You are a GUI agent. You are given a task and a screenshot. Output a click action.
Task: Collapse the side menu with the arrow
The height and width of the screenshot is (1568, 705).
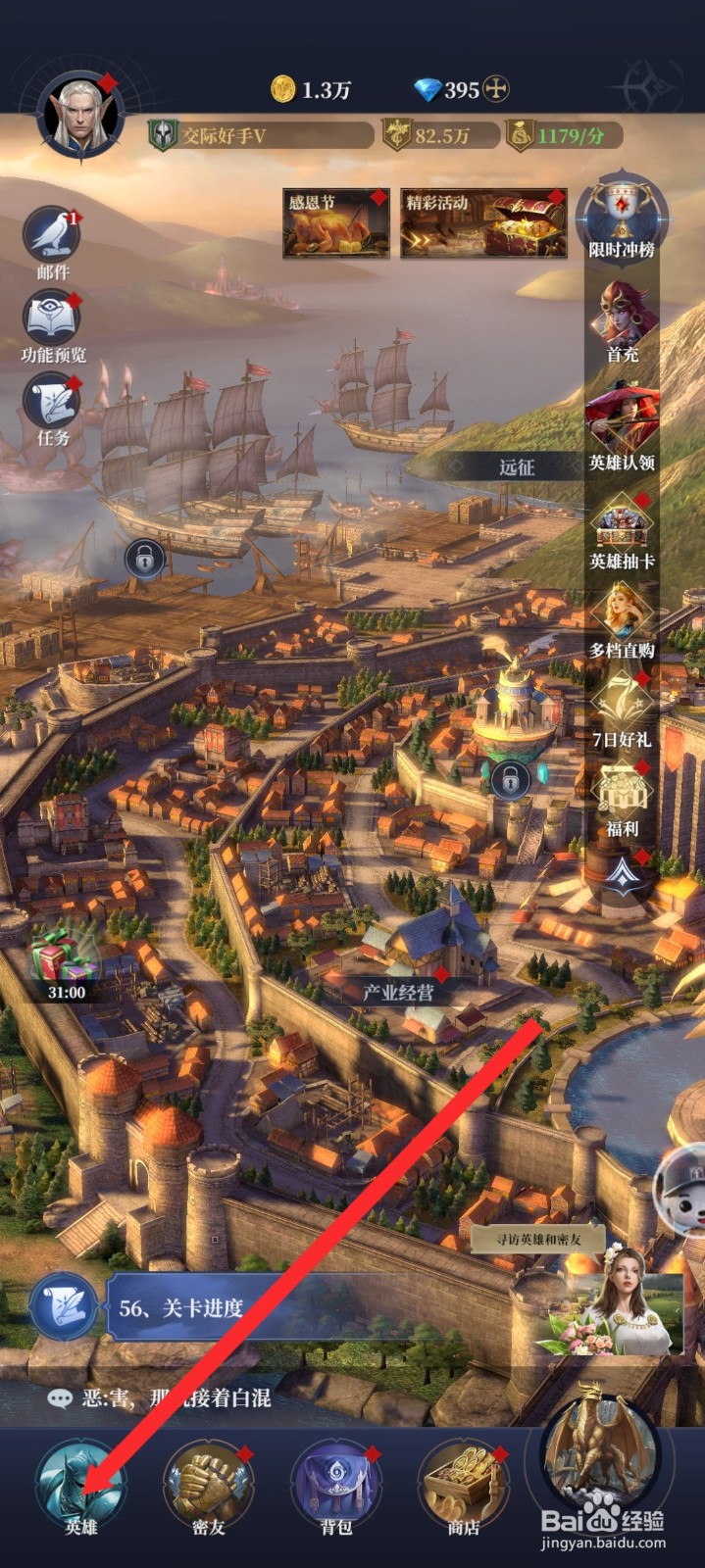click(622, 874)
